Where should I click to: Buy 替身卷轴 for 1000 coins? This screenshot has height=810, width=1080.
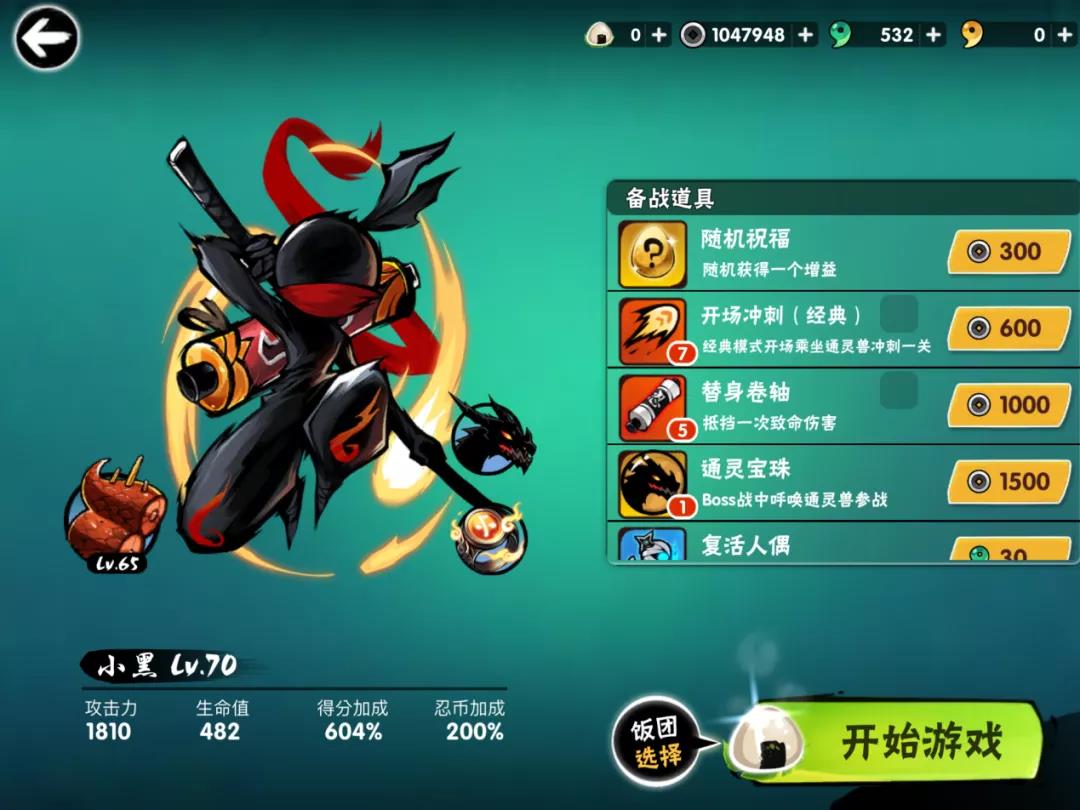pyautogui.click(x=1008, y=405)
